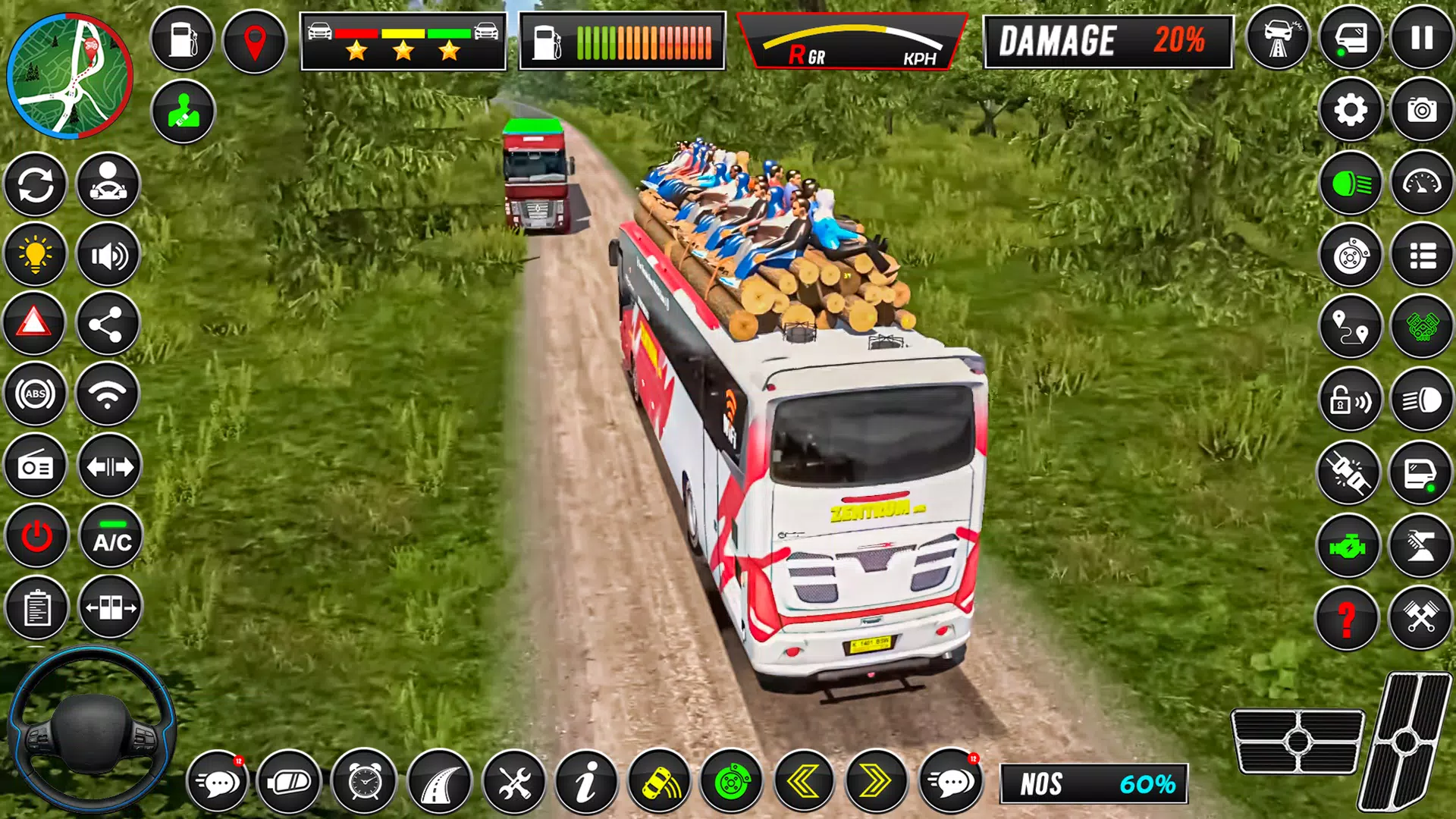This screenshot has width=1456, height=819.
Task: Activate the hazard triangle warning lights
Action: coord(34,324)
